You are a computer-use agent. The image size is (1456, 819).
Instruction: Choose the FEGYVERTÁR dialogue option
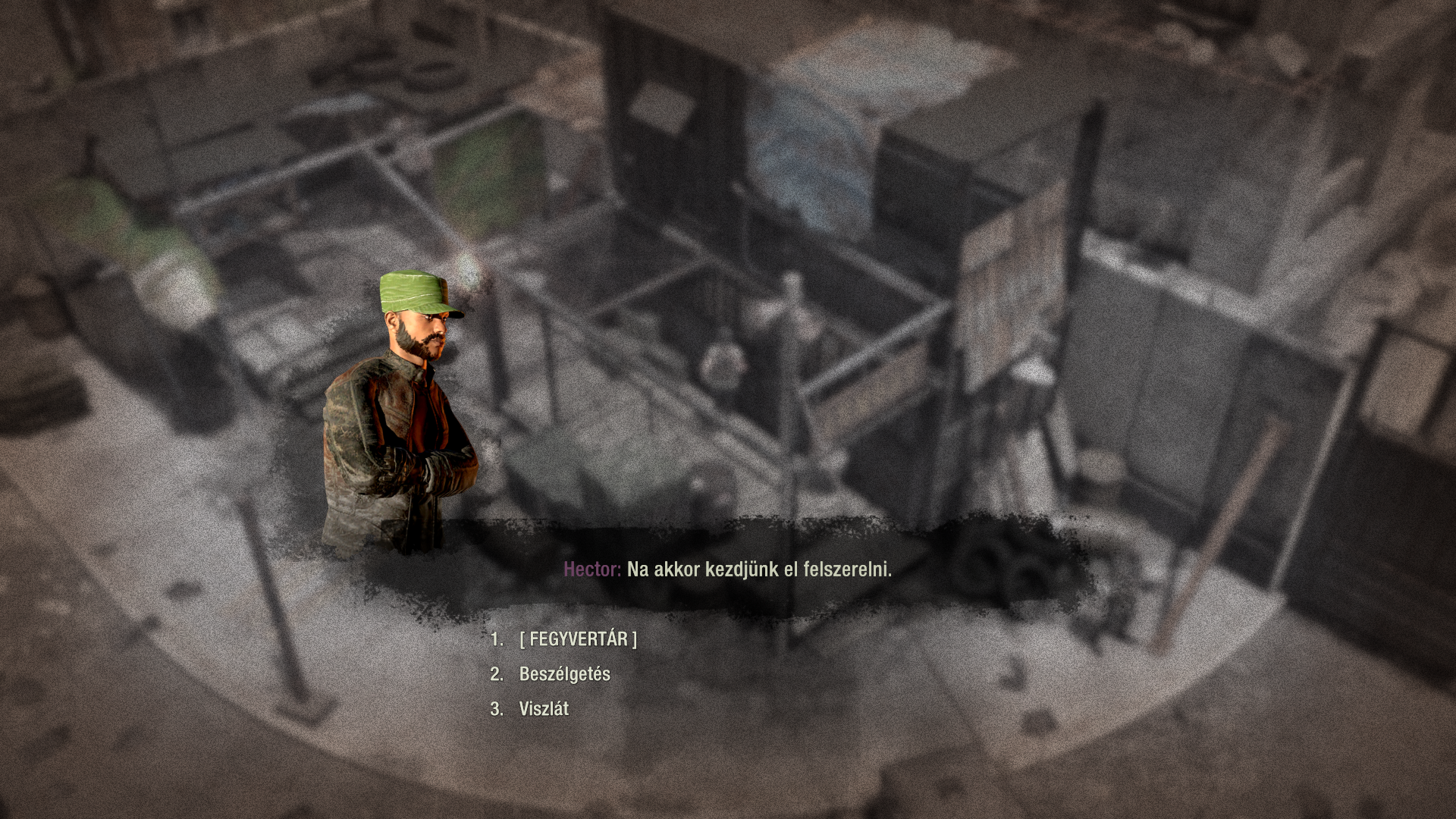click(578, 639)
